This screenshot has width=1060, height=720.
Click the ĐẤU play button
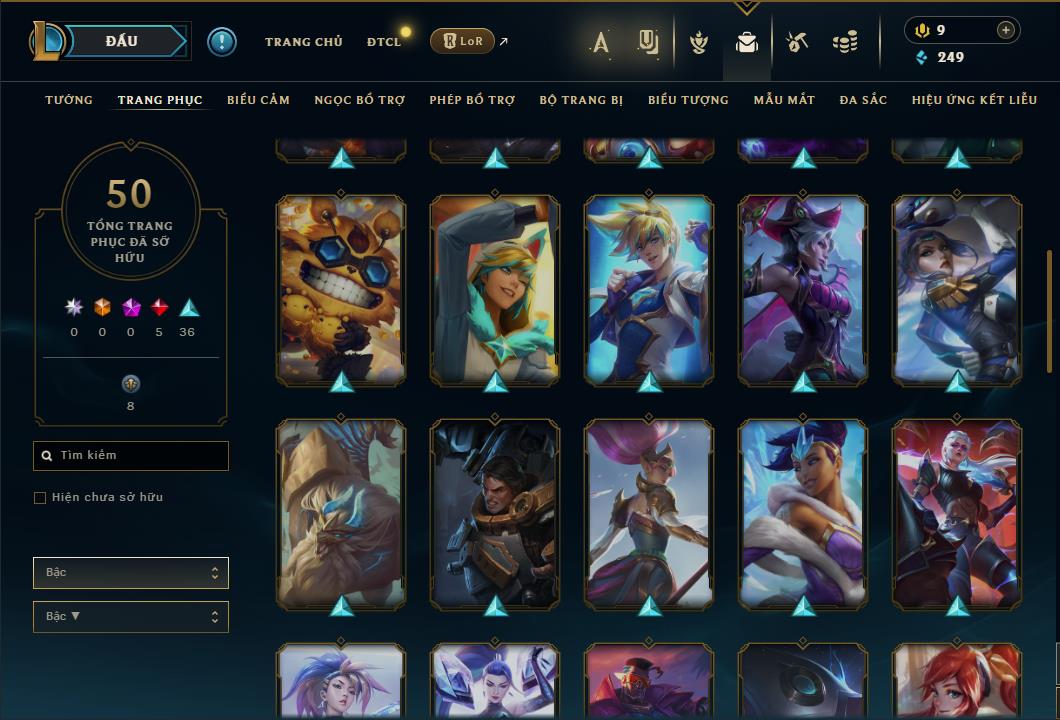(122, 41)
